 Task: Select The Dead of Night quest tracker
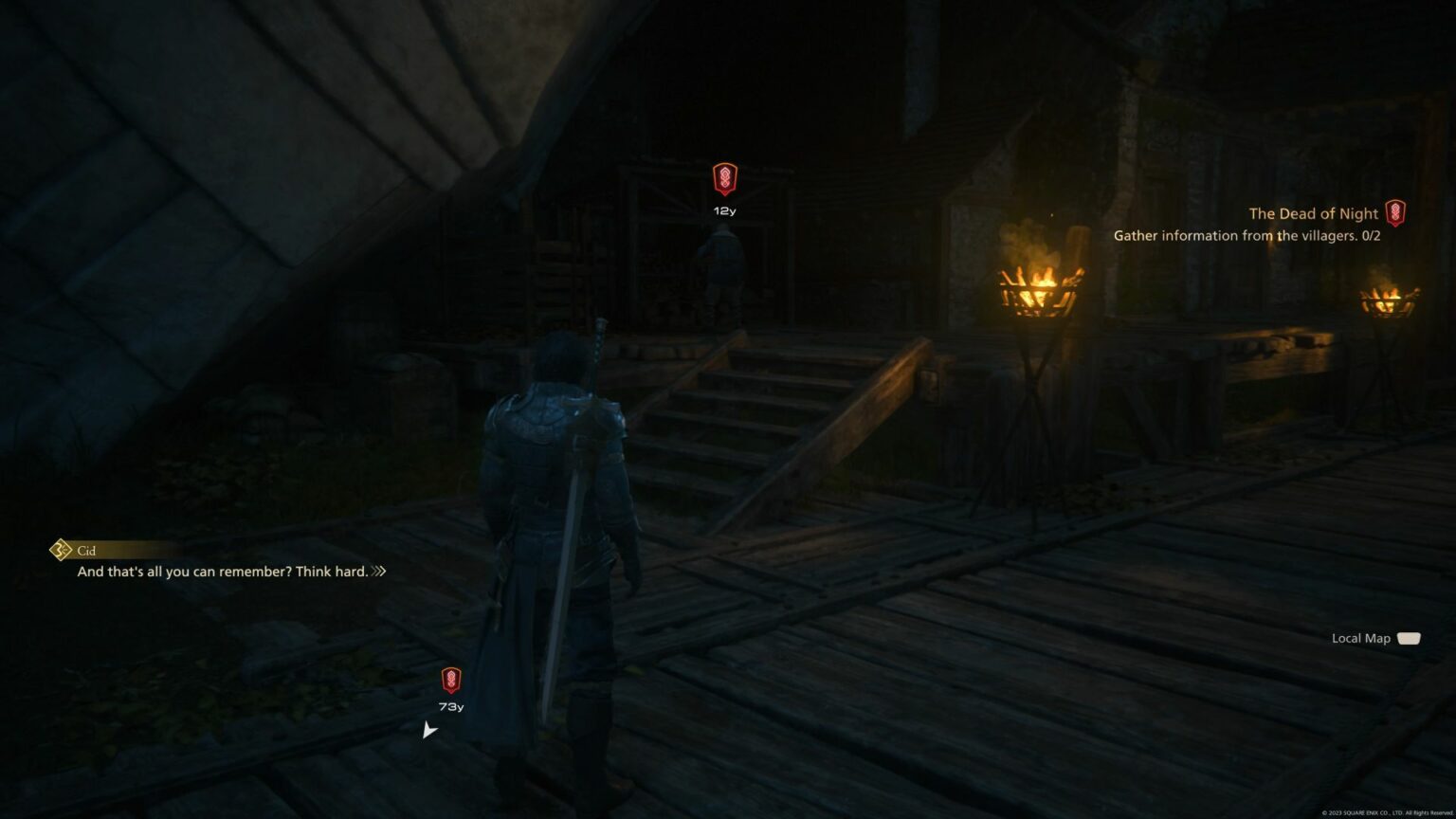(x=1313, y=214)
